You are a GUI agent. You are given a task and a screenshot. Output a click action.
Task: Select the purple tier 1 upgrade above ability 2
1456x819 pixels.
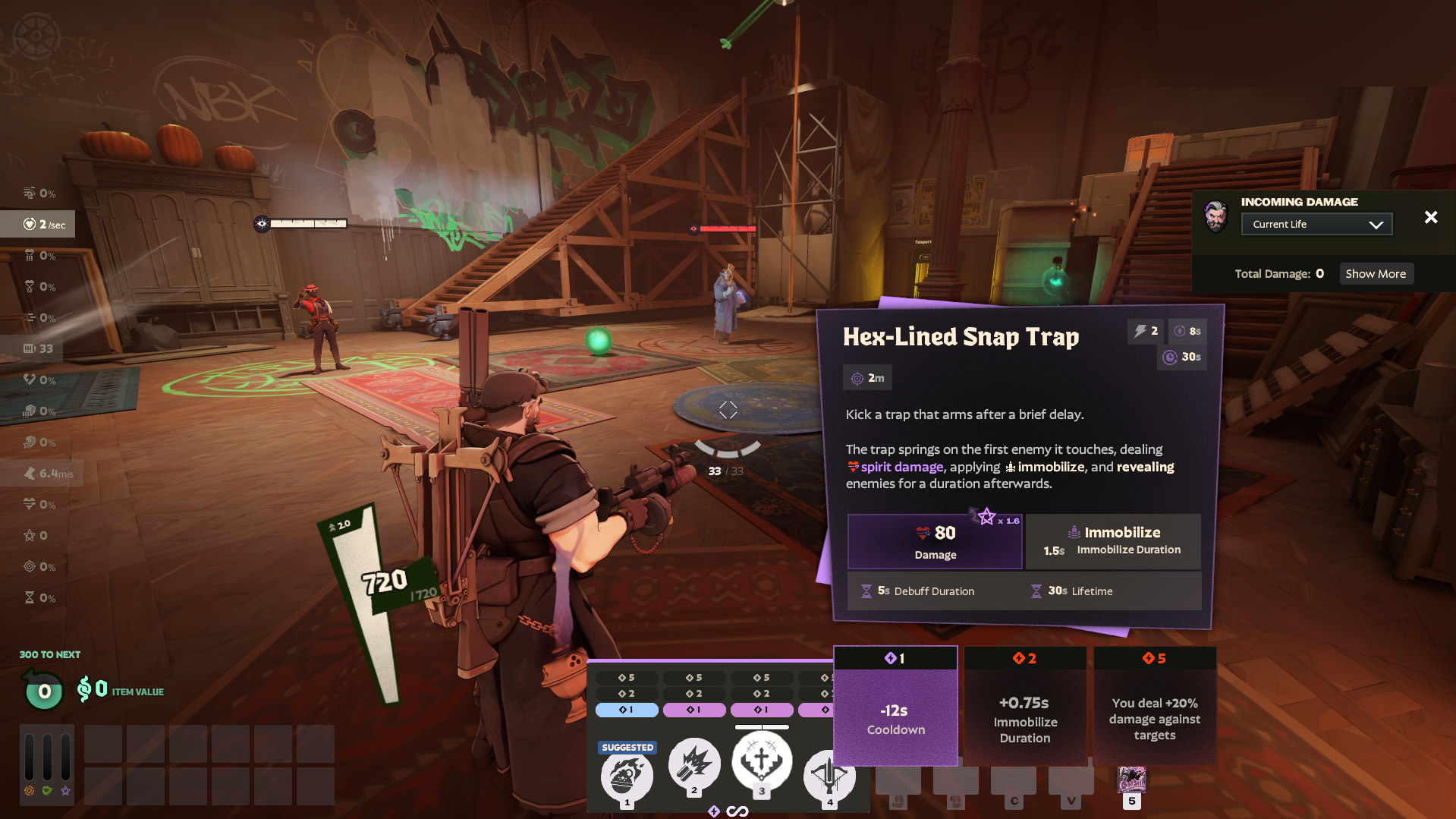693,710
